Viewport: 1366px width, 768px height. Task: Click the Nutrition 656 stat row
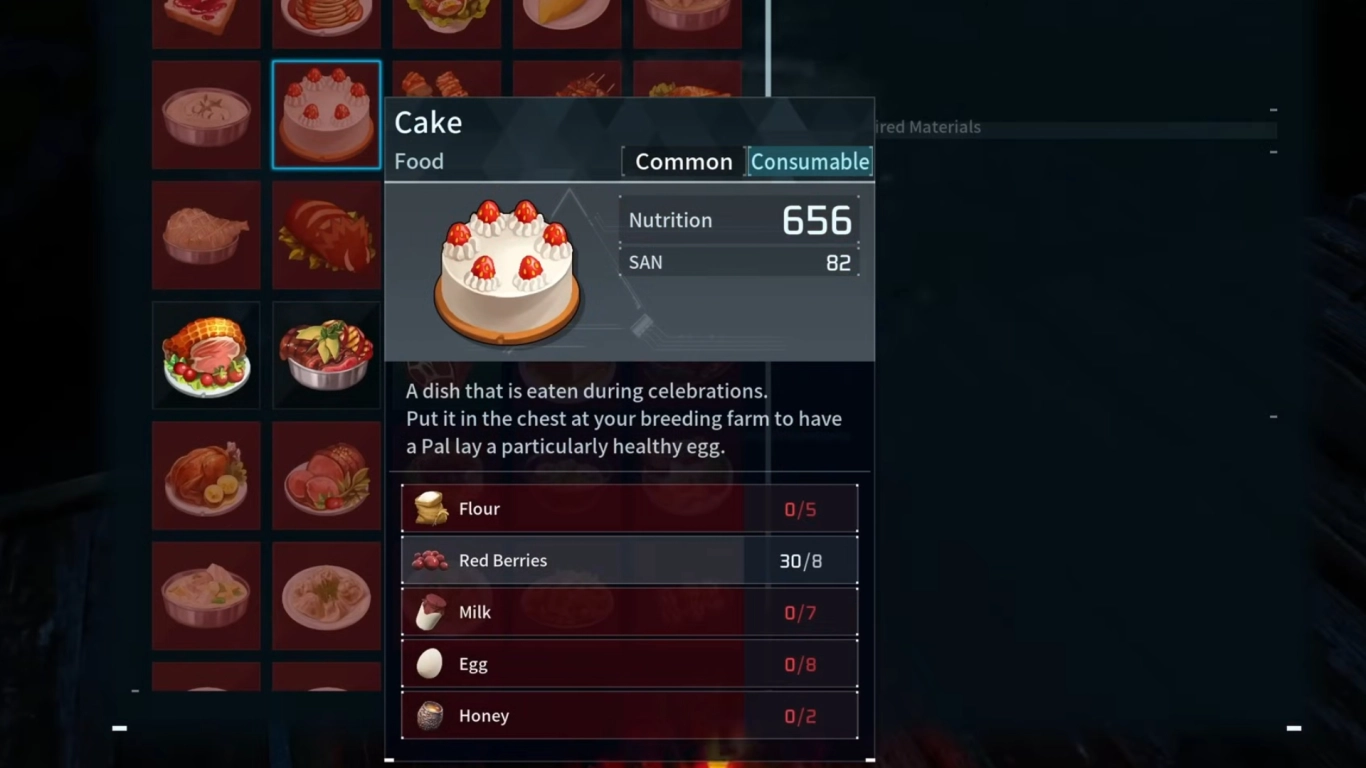coord(739,220)
